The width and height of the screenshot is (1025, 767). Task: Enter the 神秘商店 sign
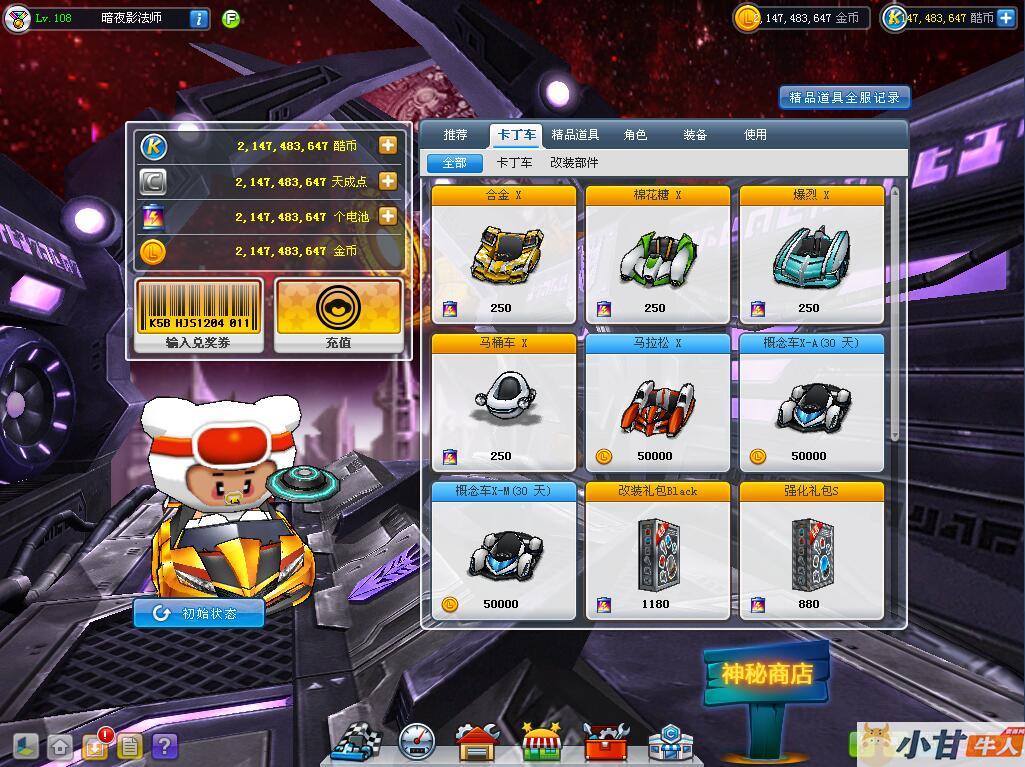(x=766, y=673)
